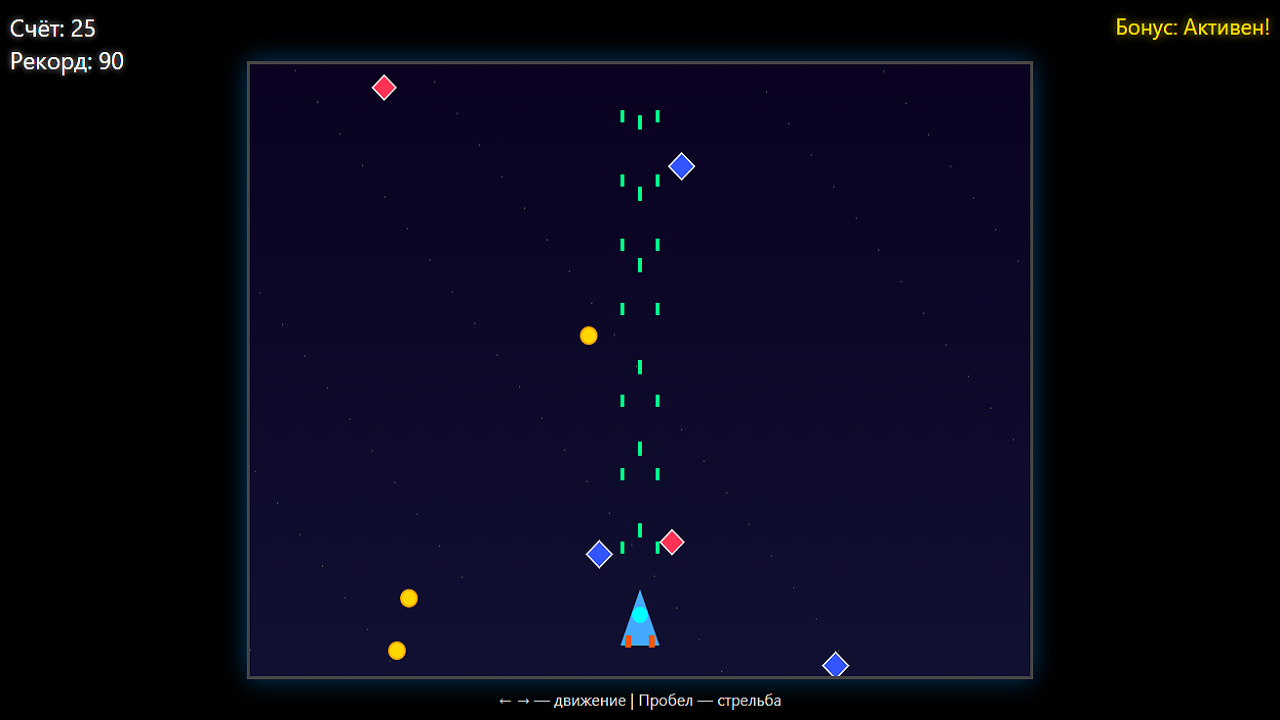
Task: Click the blue diamond near the top
Action: [682, 166]
